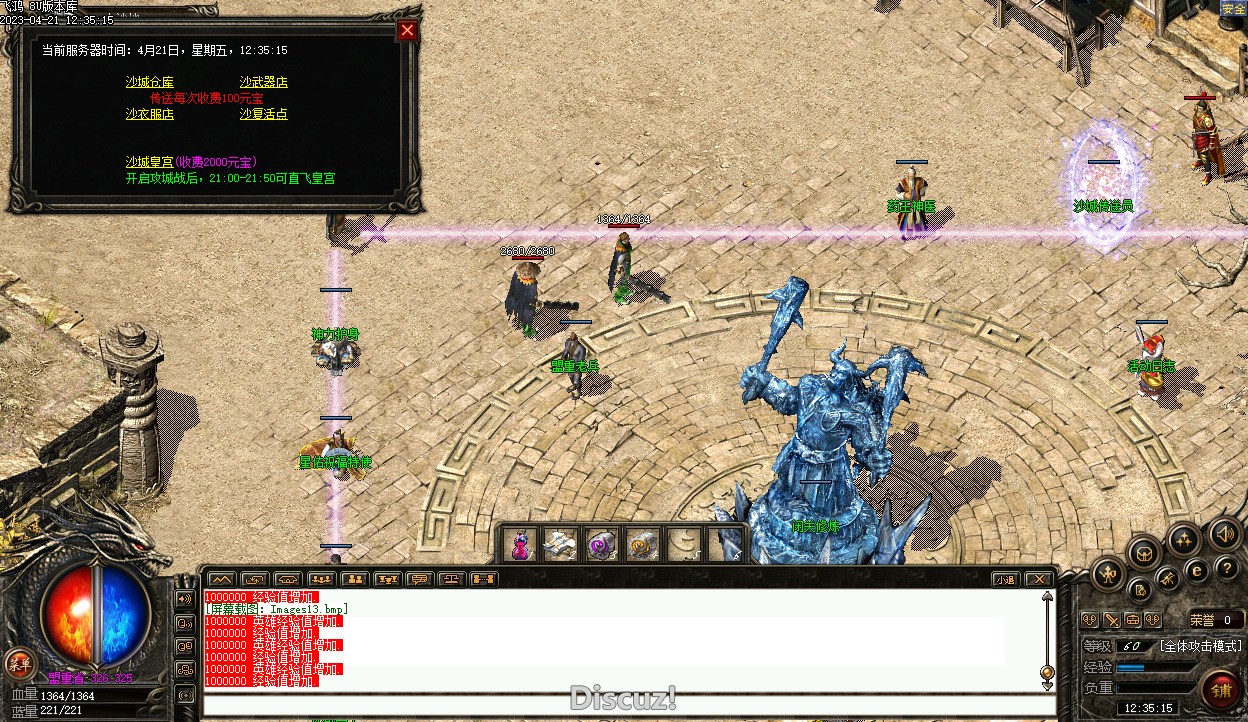Close the chat panel with its X

[x=1039, y=579]
